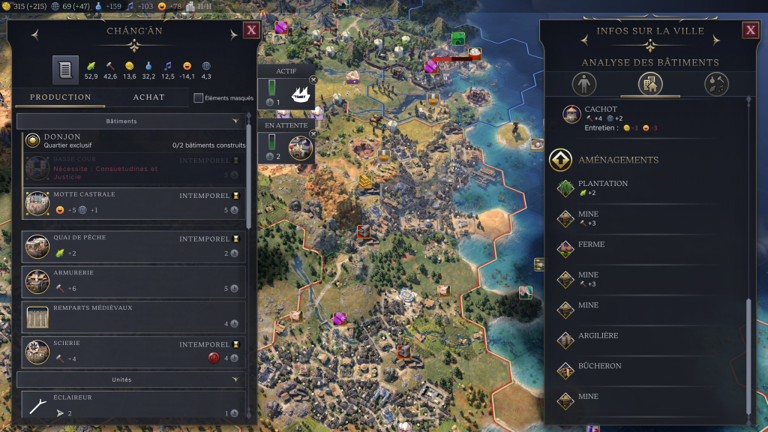Queue the Quai de Pêche building
768x432 pixels.
[x=130, y=246]
